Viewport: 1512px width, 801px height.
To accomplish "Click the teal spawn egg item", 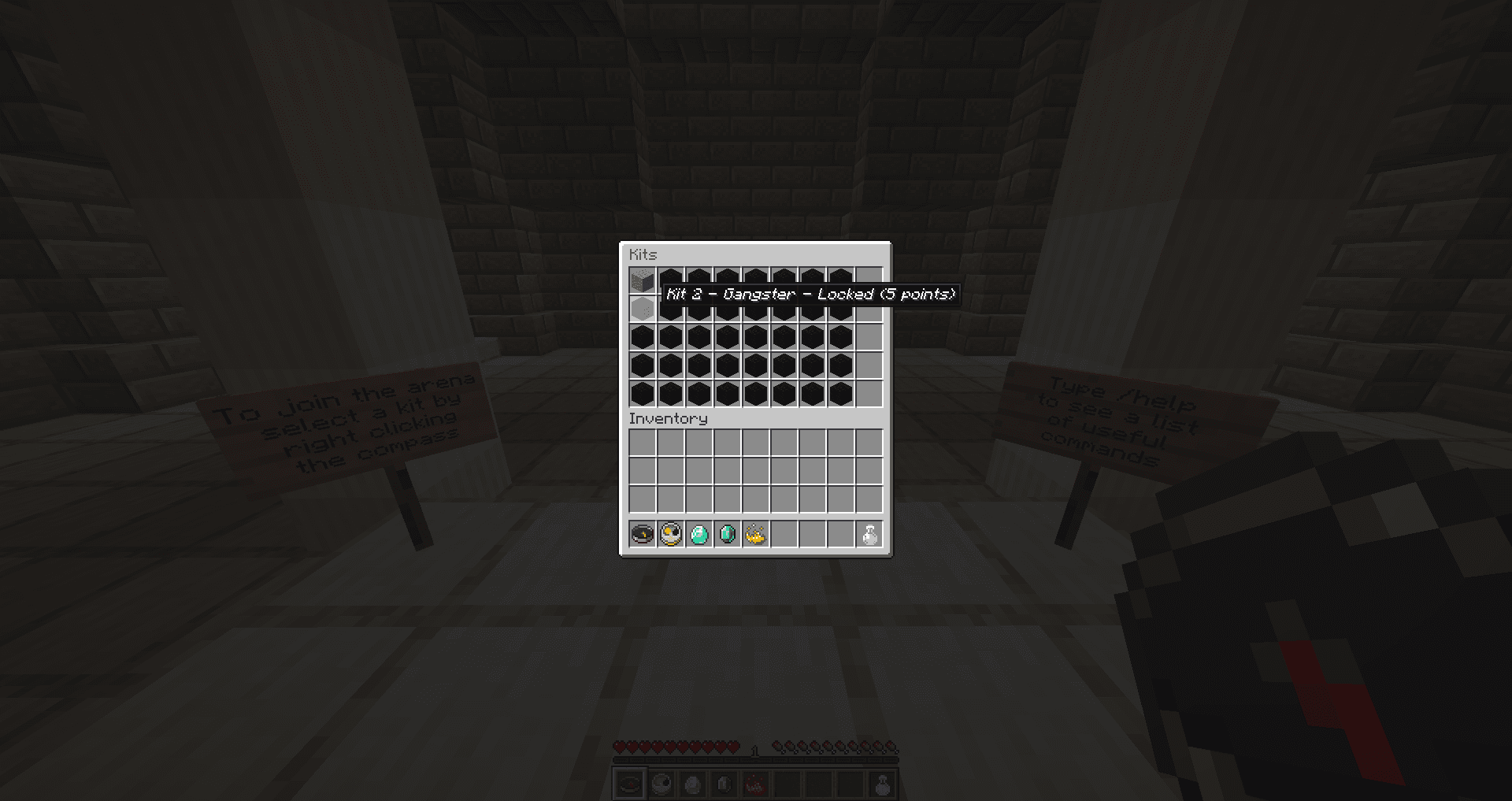I will pyautogui.click(x=699, y=534).
